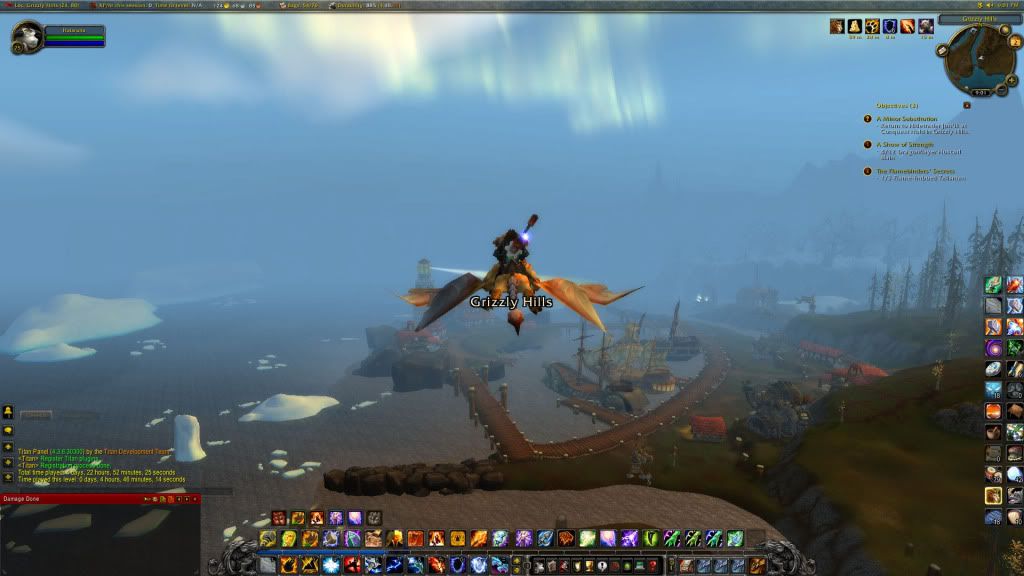This screenshot has height=576, width=1024.
Task: Click the Grizzly Hills zone name bar
Action: point(980,18)
